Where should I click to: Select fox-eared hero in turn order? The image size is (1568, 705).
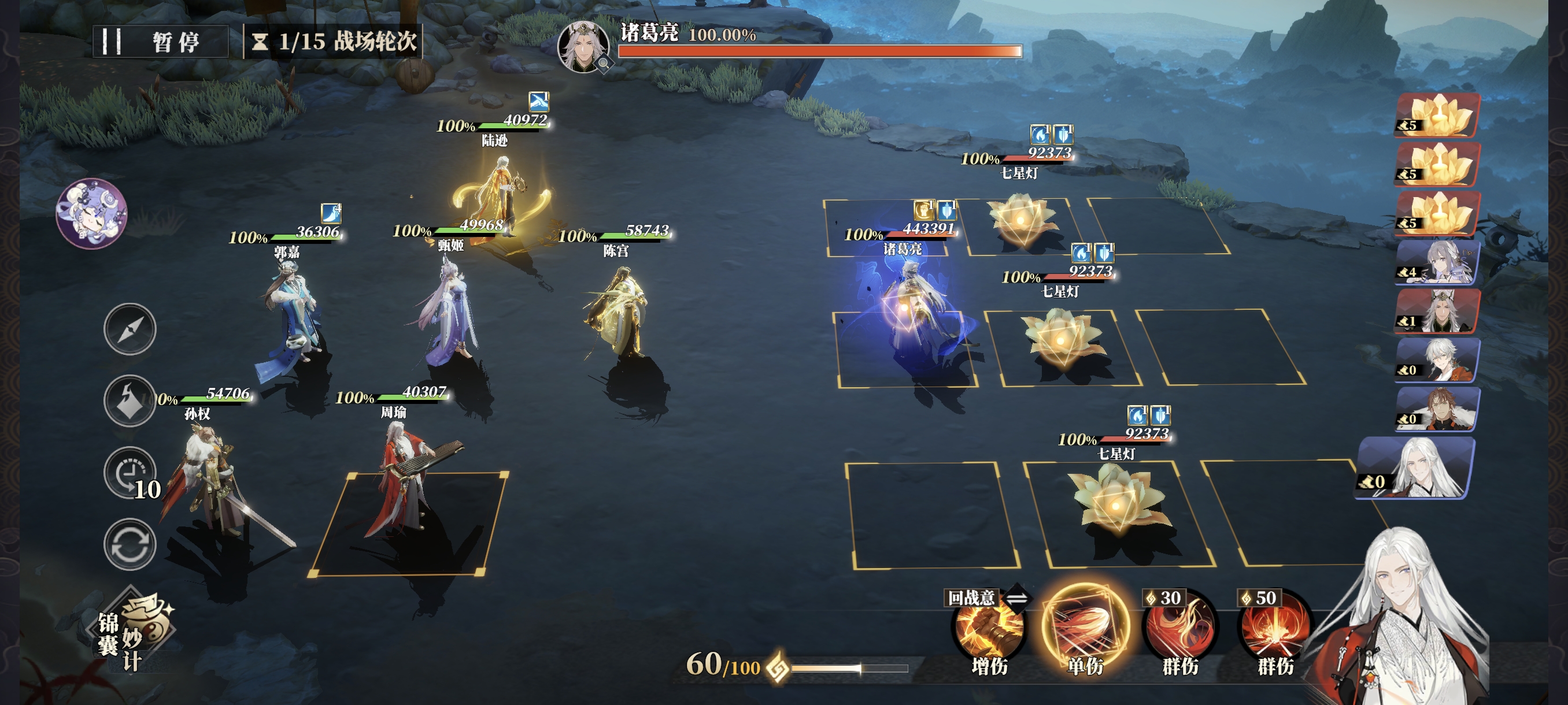(x=1438, y=311)
